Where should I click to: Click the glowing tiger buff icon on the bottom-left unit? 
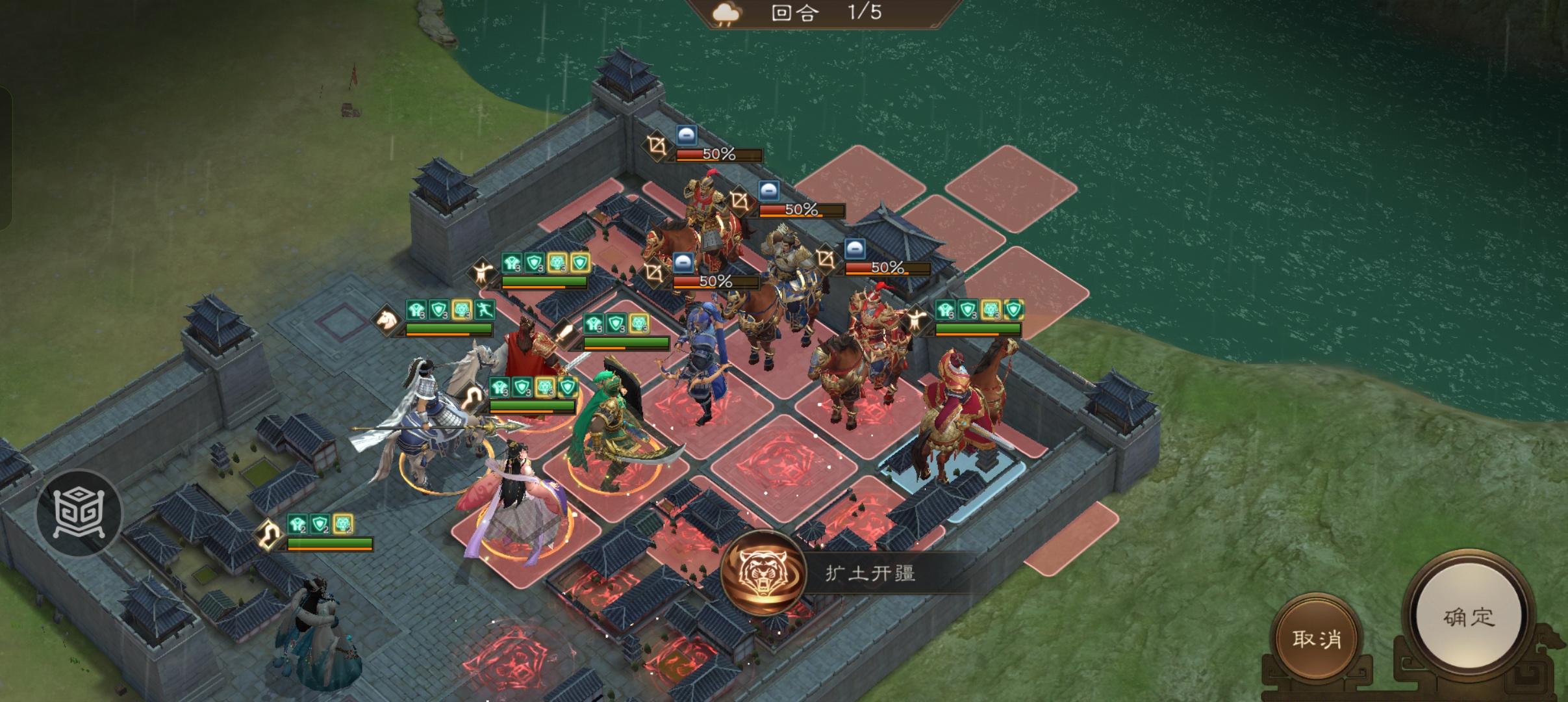[343, 523]
